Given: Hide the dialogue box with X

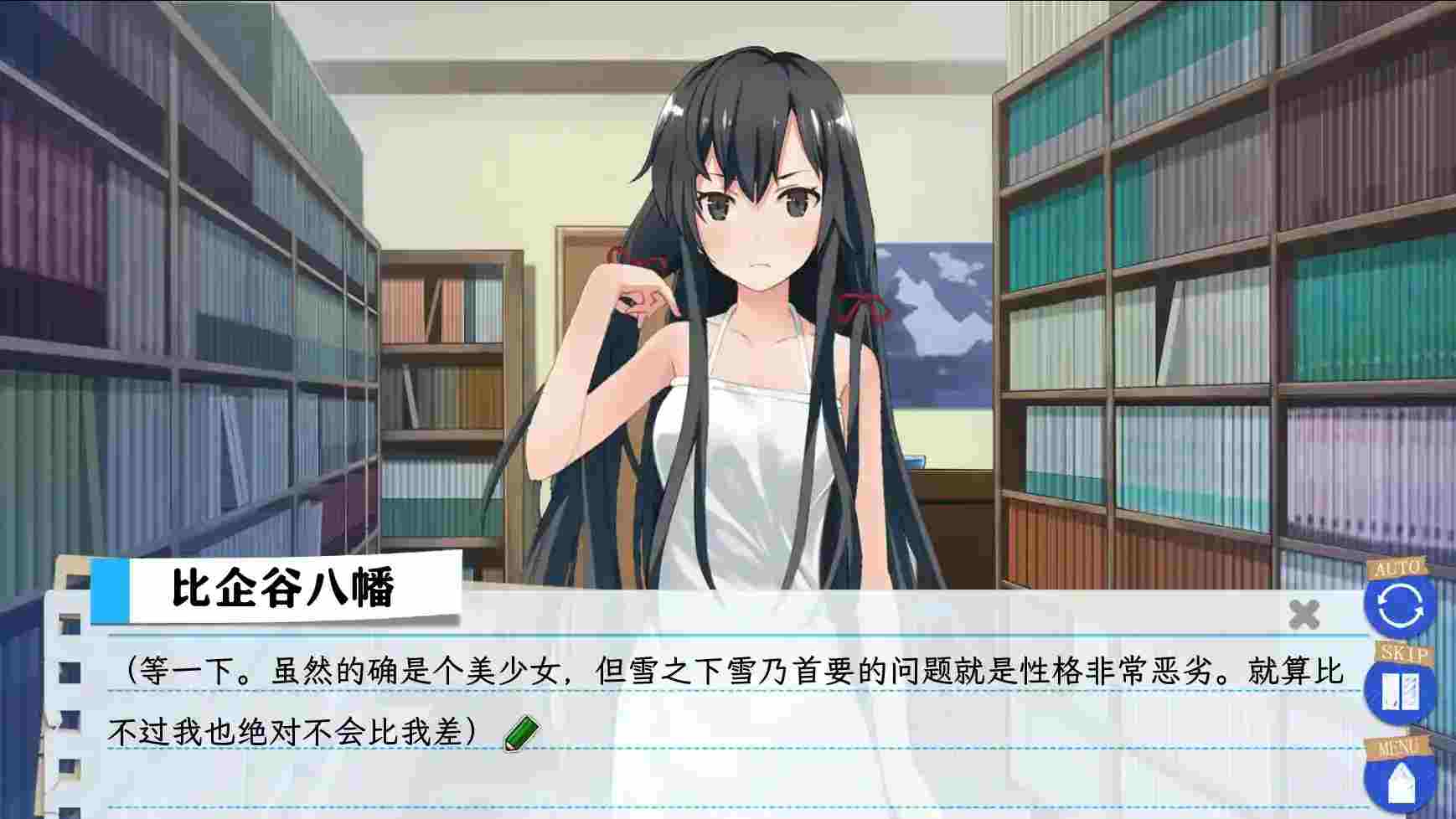Looking at the screenshot, I should click(x=1304, y=615).
